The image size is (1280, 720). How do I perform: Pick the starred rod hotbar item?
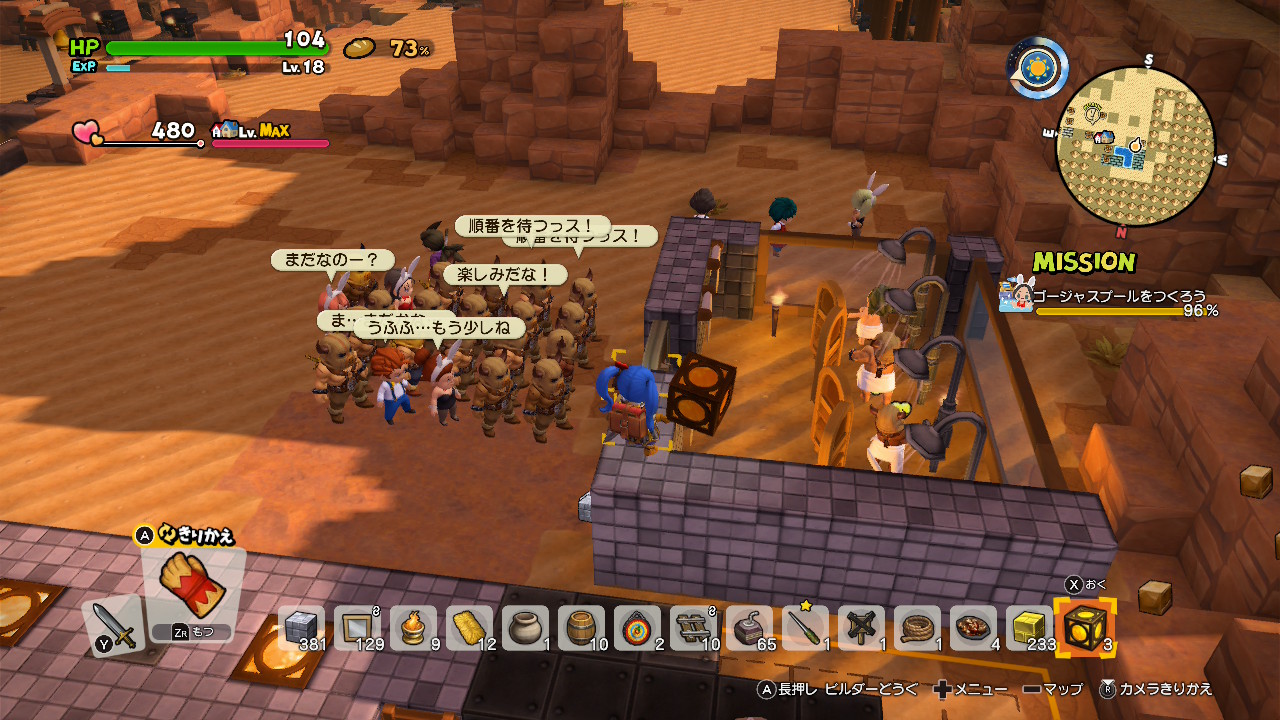pyautogui.click(x=805, y=629)
